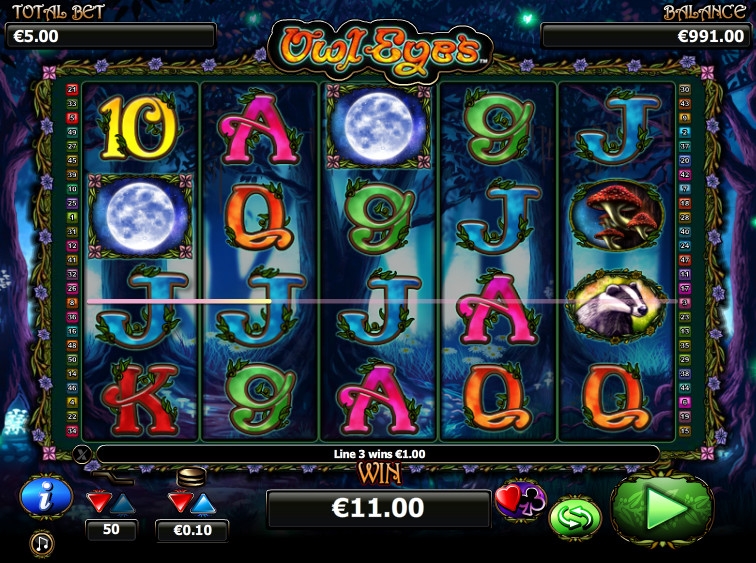Close the win message bar with X
Image resolution: width=756 pixels, height=563 pixels.
[x=83, y=455]
